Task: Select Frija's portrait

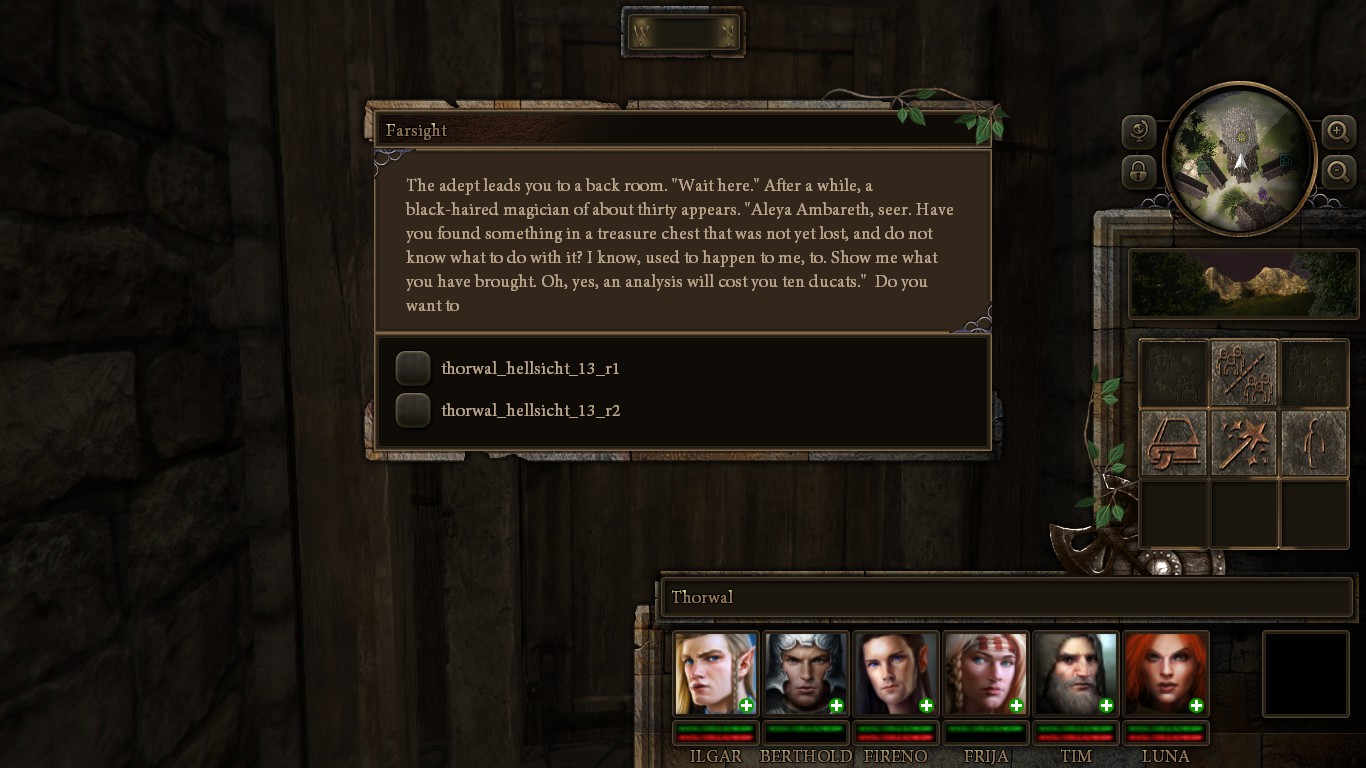Action: pyautogui.click(x=985, y=673)
